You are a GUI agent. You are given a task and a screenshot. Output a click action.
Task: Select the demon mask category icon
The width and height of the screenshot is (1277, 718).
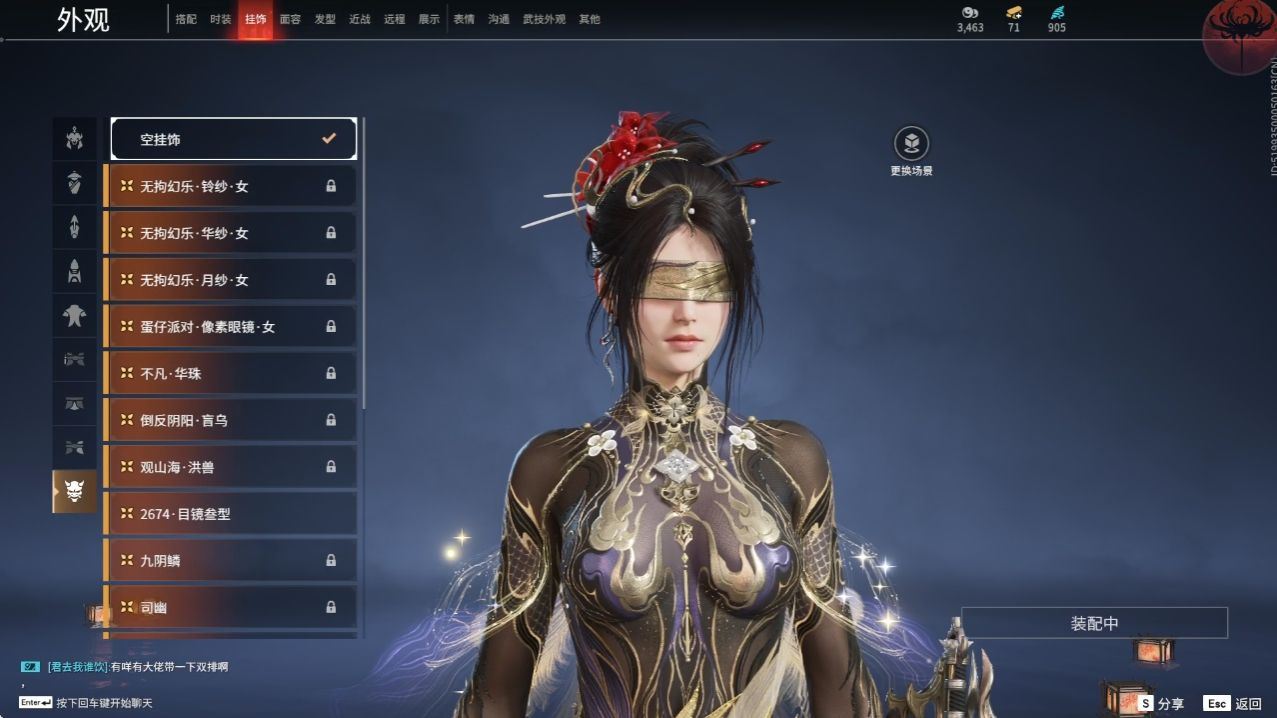75,491
